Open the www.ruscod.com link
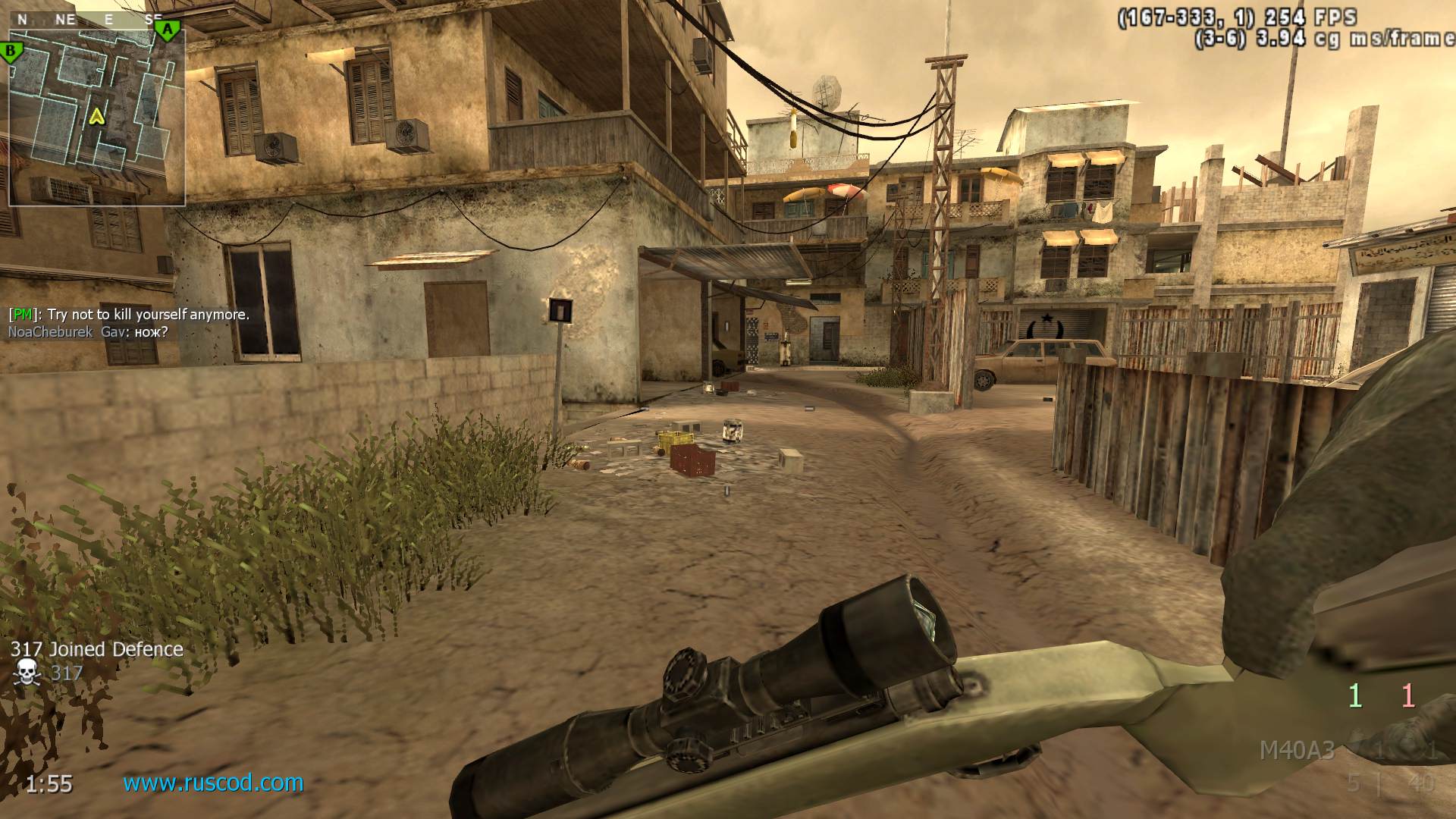This screenshot has width=1456, height=819. pos(213,782)
